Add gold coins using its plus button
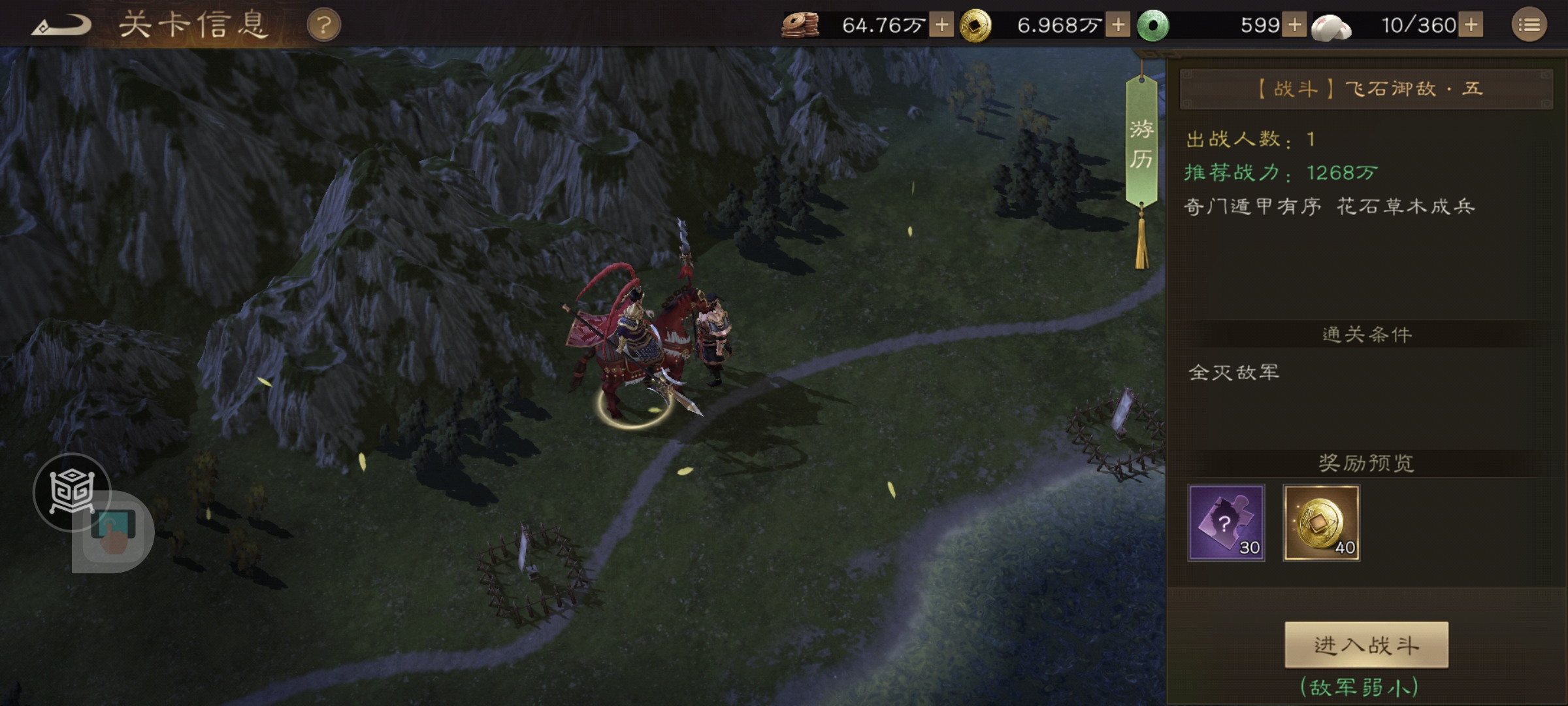The width and height of the screenshot is (1568, 706). click(1118, 25)
